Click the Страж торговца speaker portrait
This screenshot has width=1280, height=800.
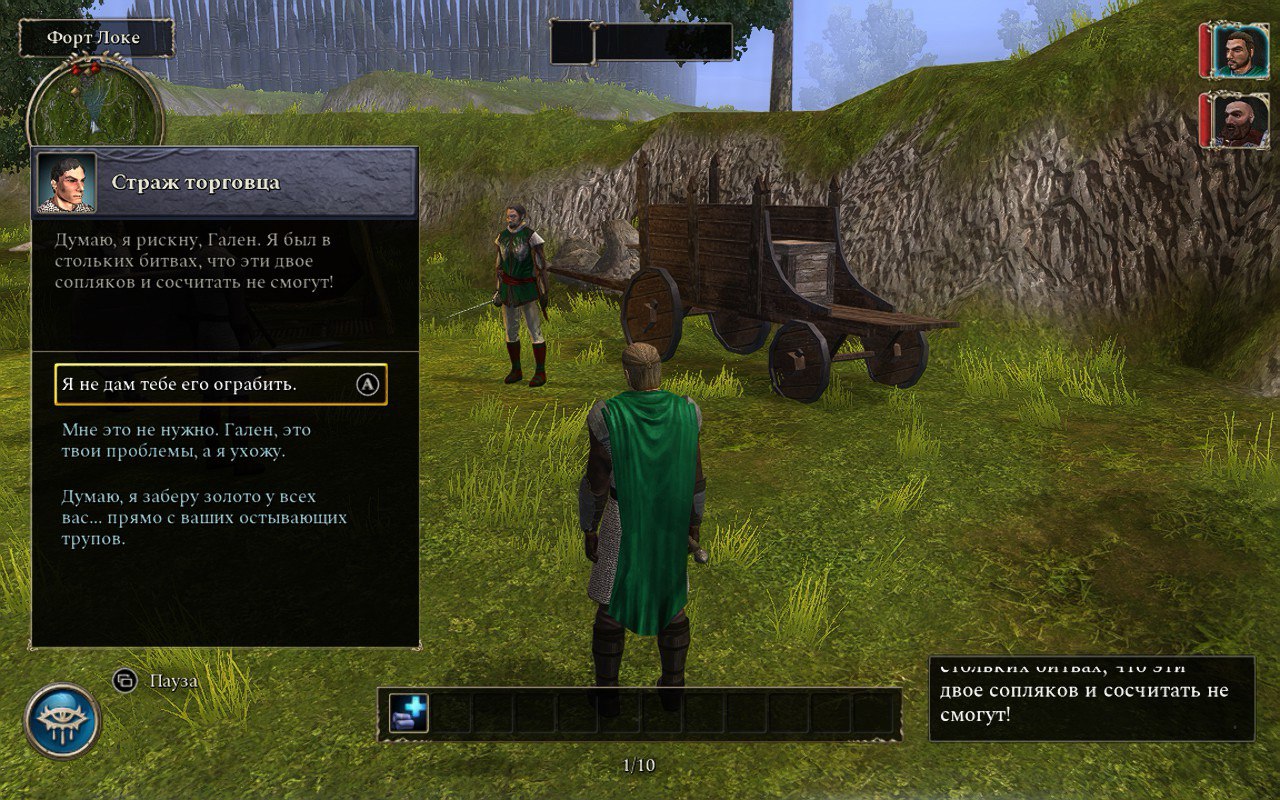click(66, 183)
